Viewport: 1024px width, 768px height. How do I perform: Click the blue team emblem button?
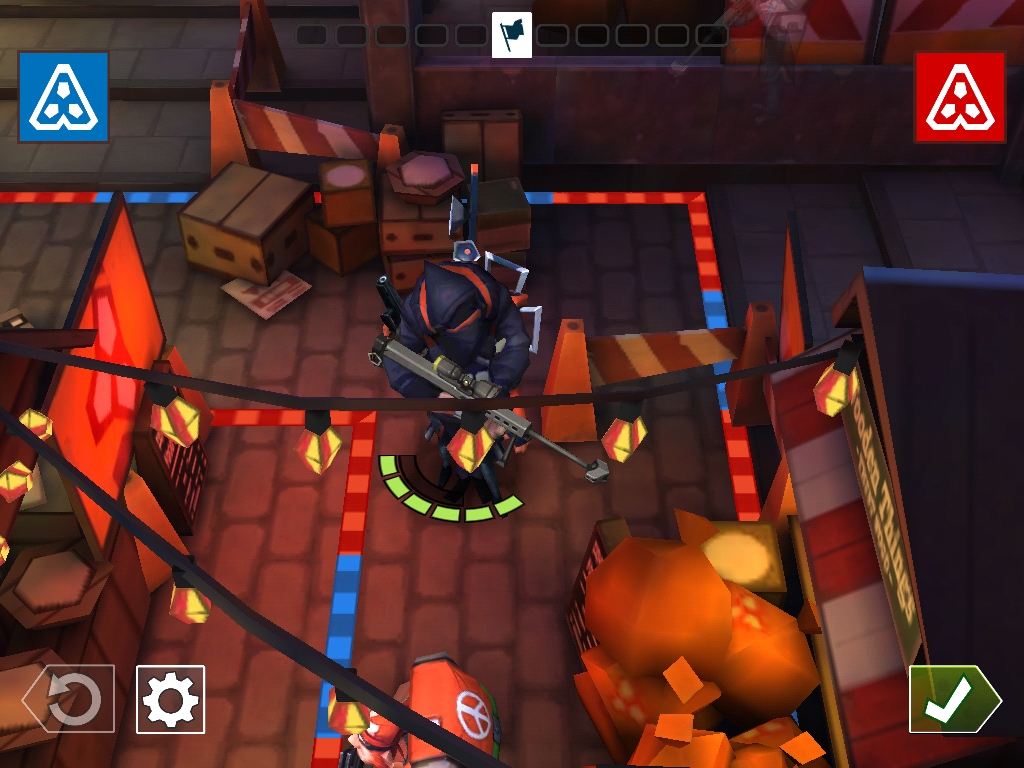63,97
